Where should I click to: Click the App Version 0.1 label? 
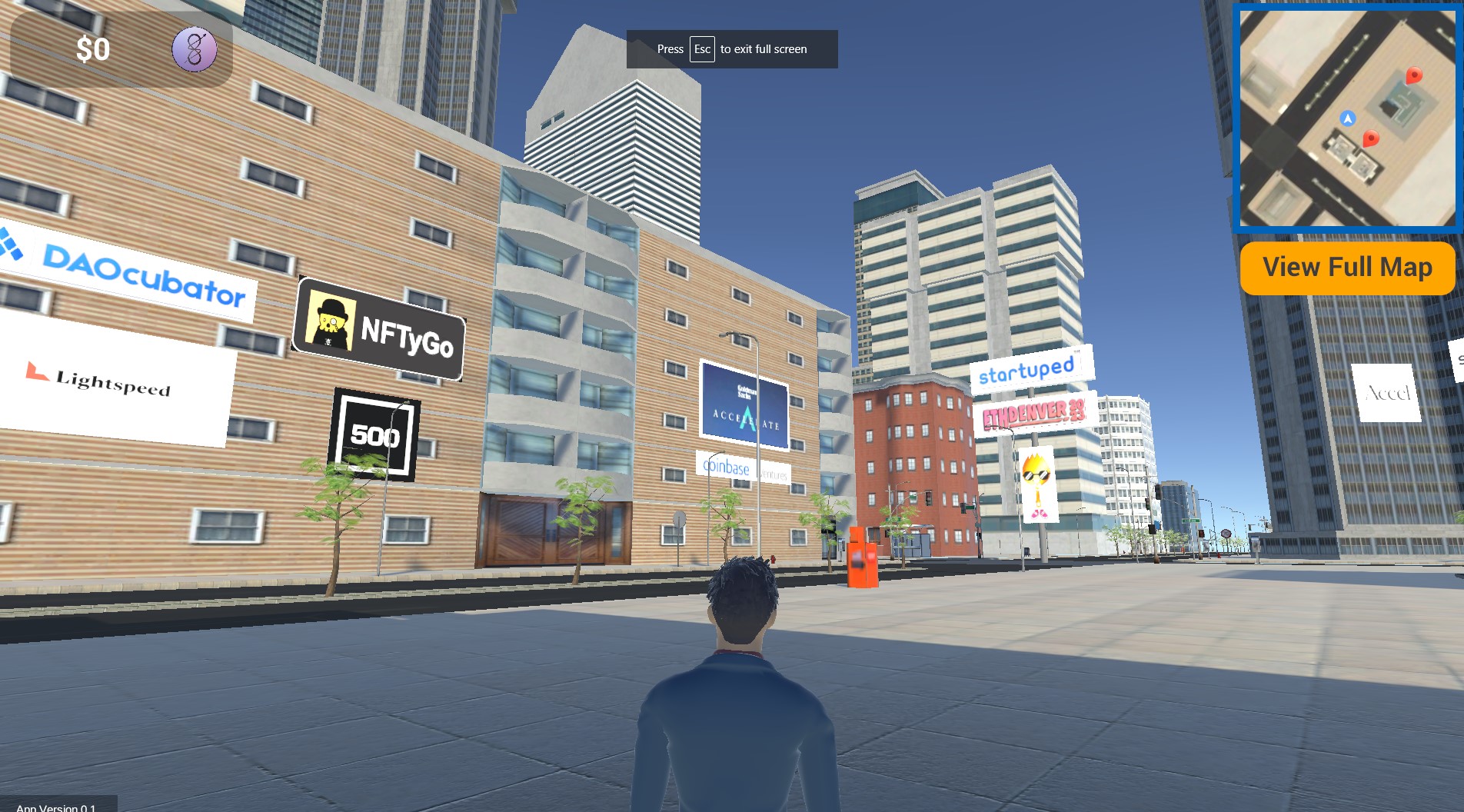(55, 807)
